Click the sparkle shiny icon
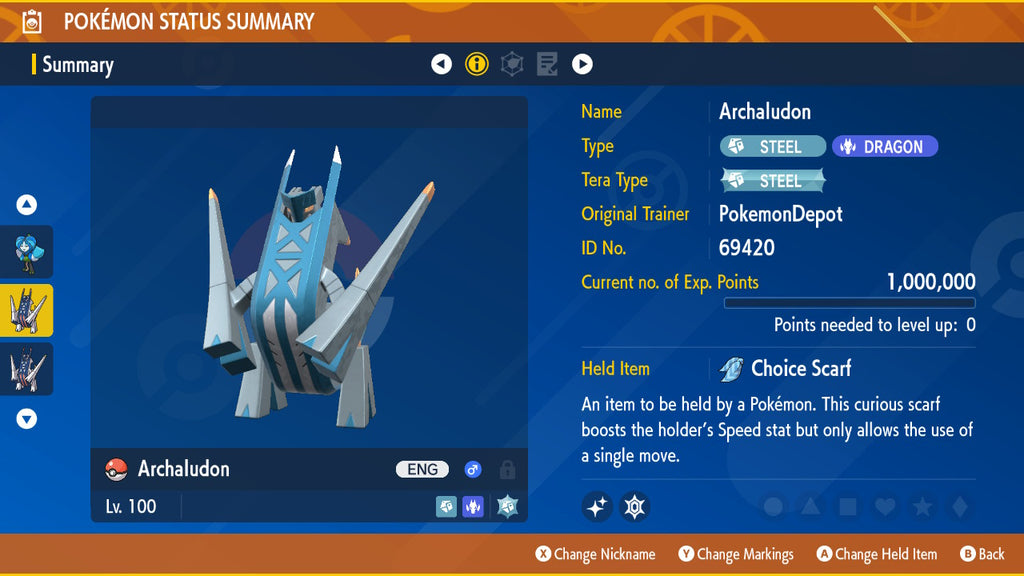 tap(597, 507)
